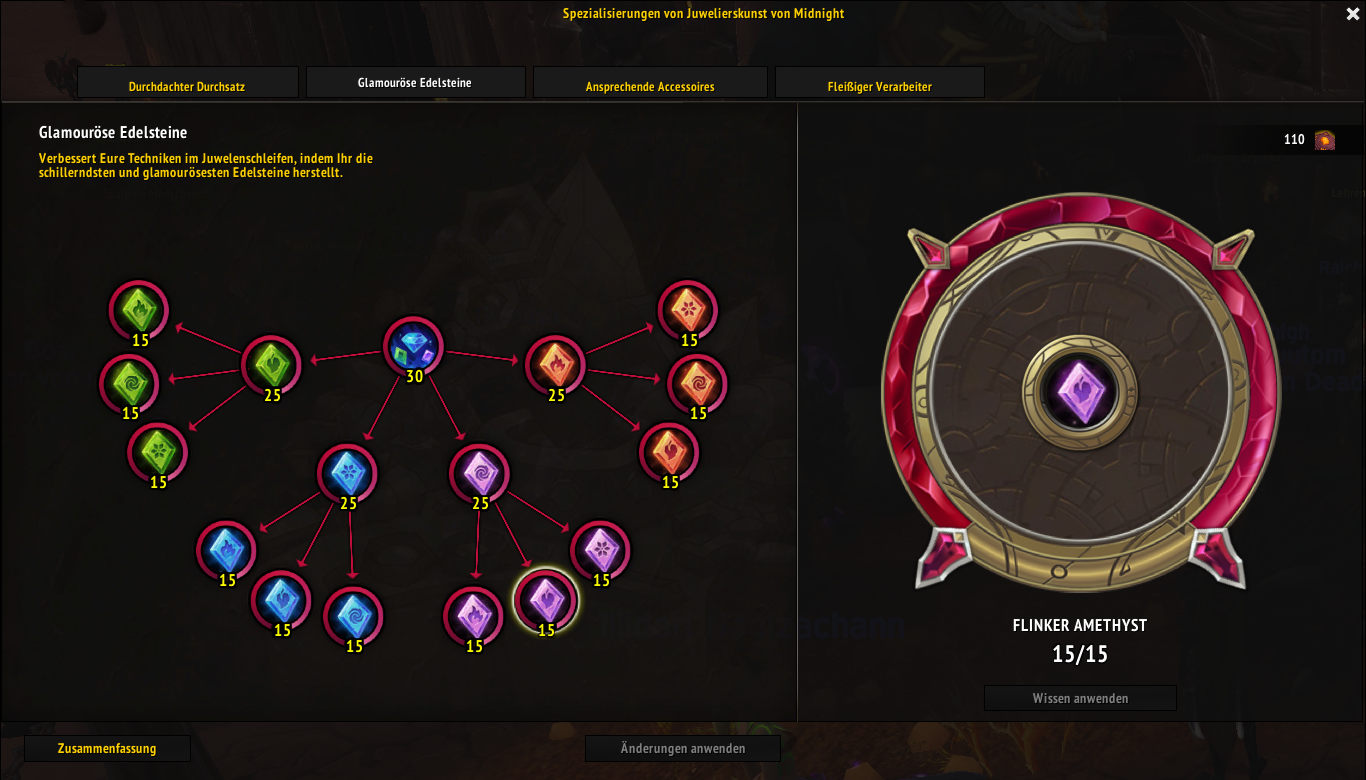Viewport: 1366px width, 780px height.
Task: Close the specialization window
Action: point(1353,14)
